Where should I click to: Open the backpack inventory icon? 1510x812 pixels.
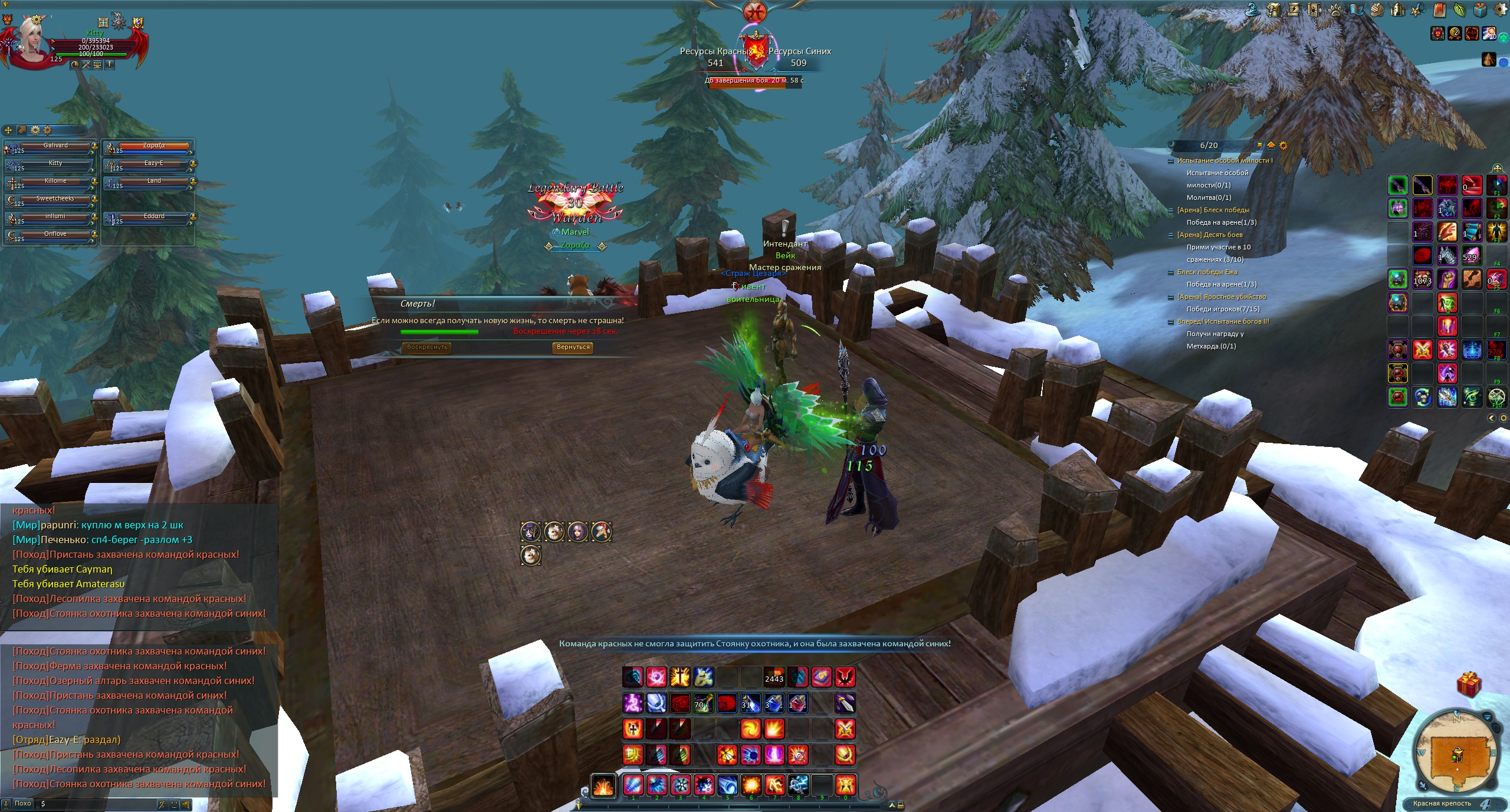tap(1273, 10)
